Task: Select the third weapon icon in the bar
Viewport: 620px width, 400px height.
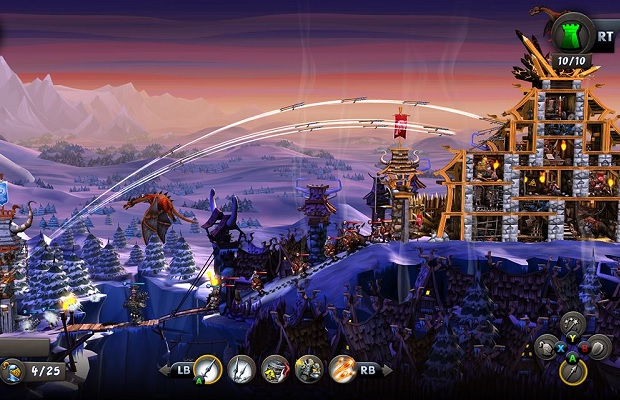Action: [275, 370]
